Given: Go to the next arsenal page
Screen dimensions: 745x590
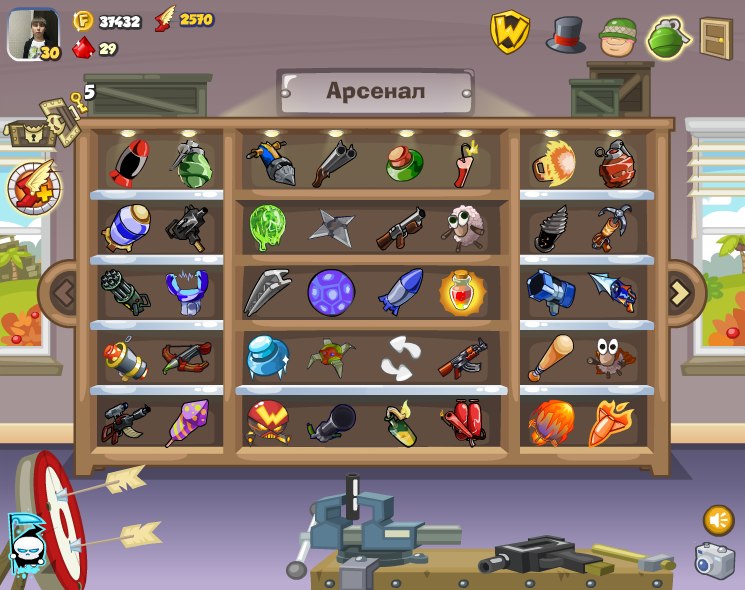Looking at the screenshot, I should coord(680,292).
